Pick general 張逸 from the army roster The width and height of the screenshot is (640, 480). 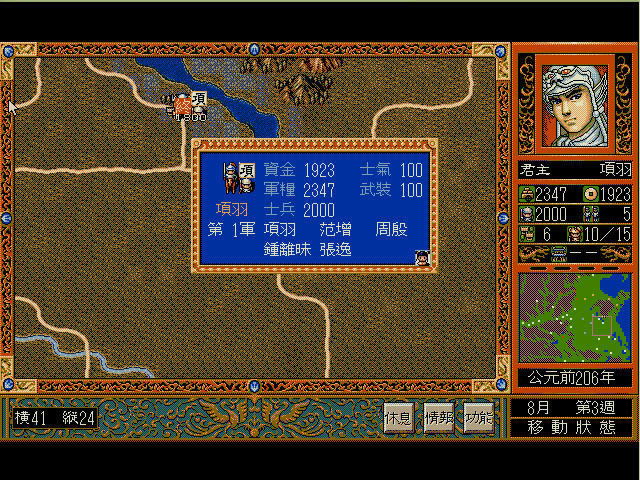point(336,250)
